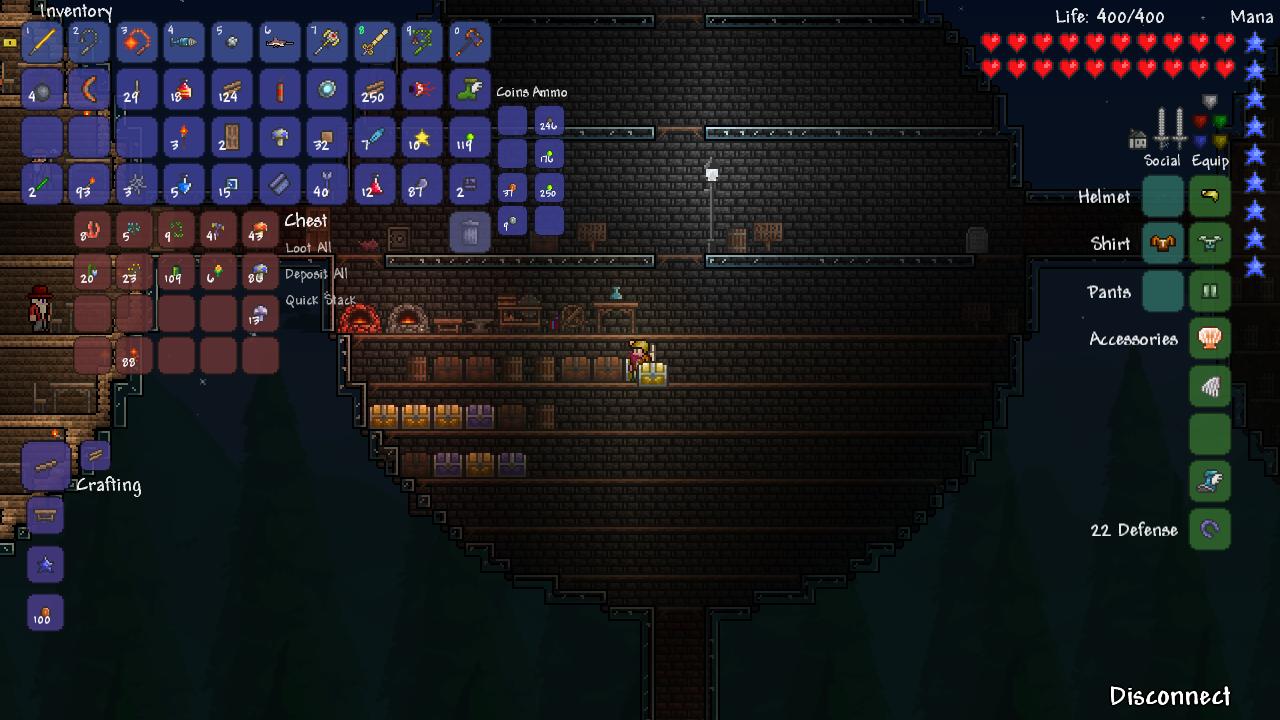Screen dimensions: 1280x720
Task: Loot All items from the chest
Action: 308,248
